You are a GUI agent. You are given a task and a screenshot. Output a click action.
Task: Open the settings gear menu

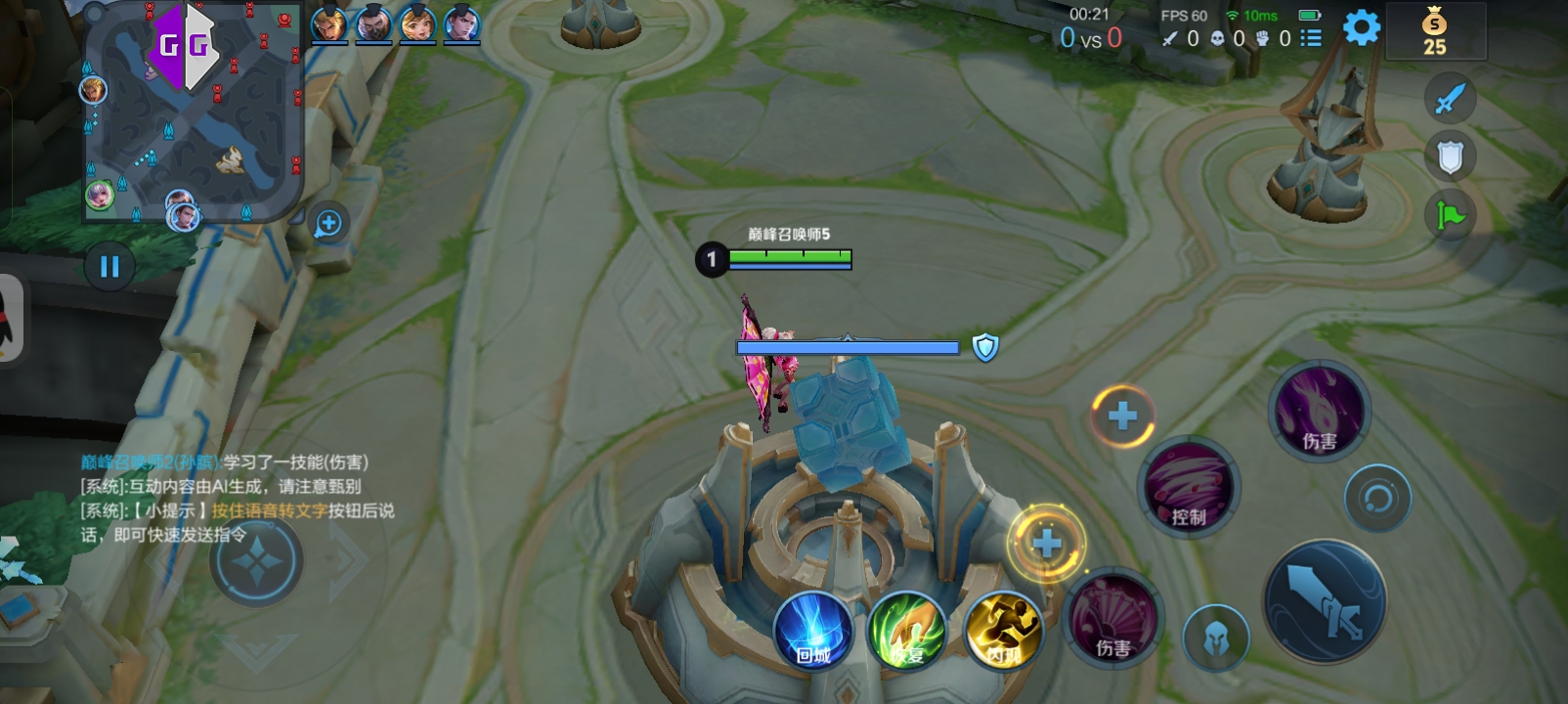pyautogui.click(x=1361, y=27)
